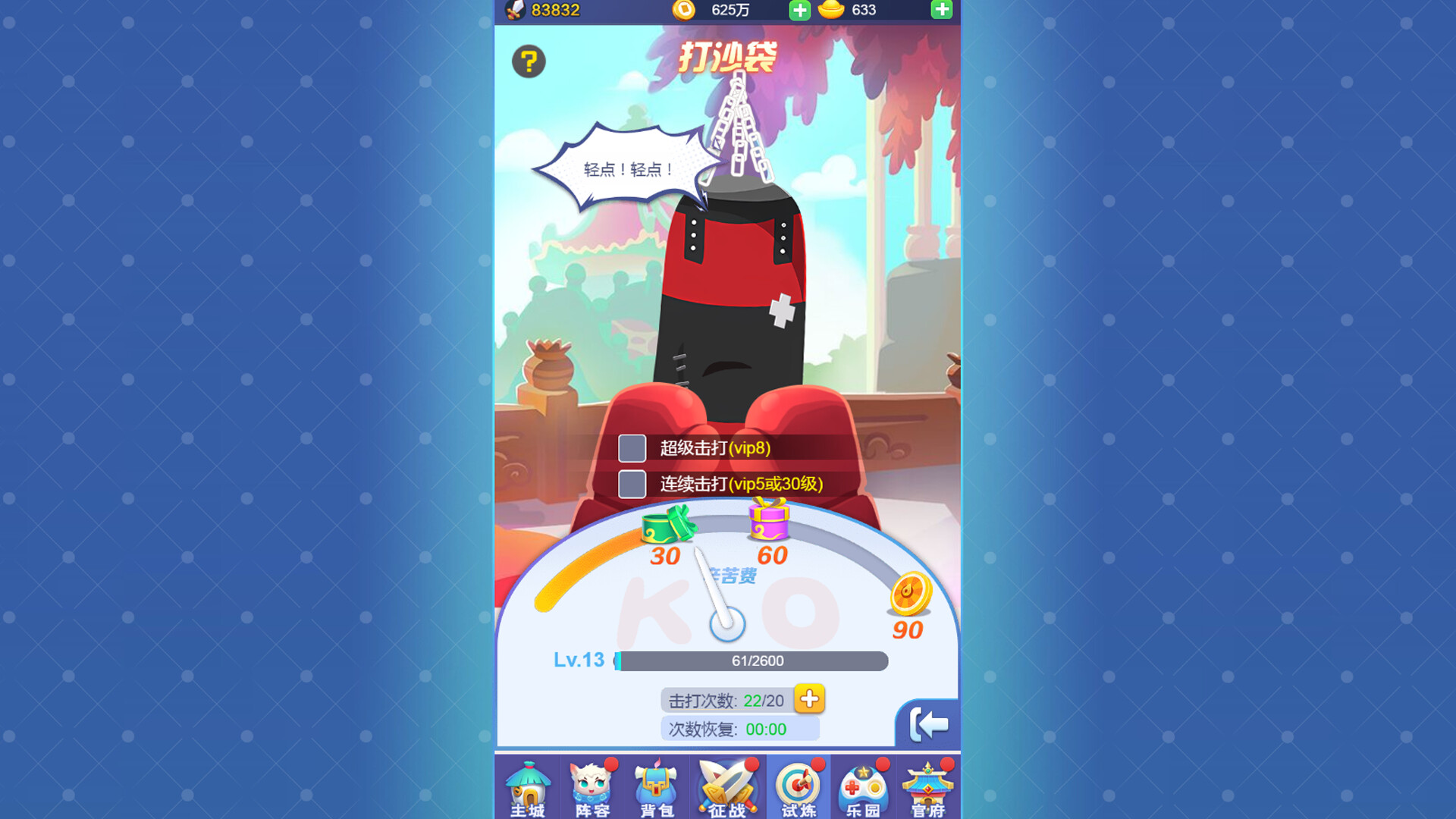Click the yellow question mark help icon

[529, 62]
